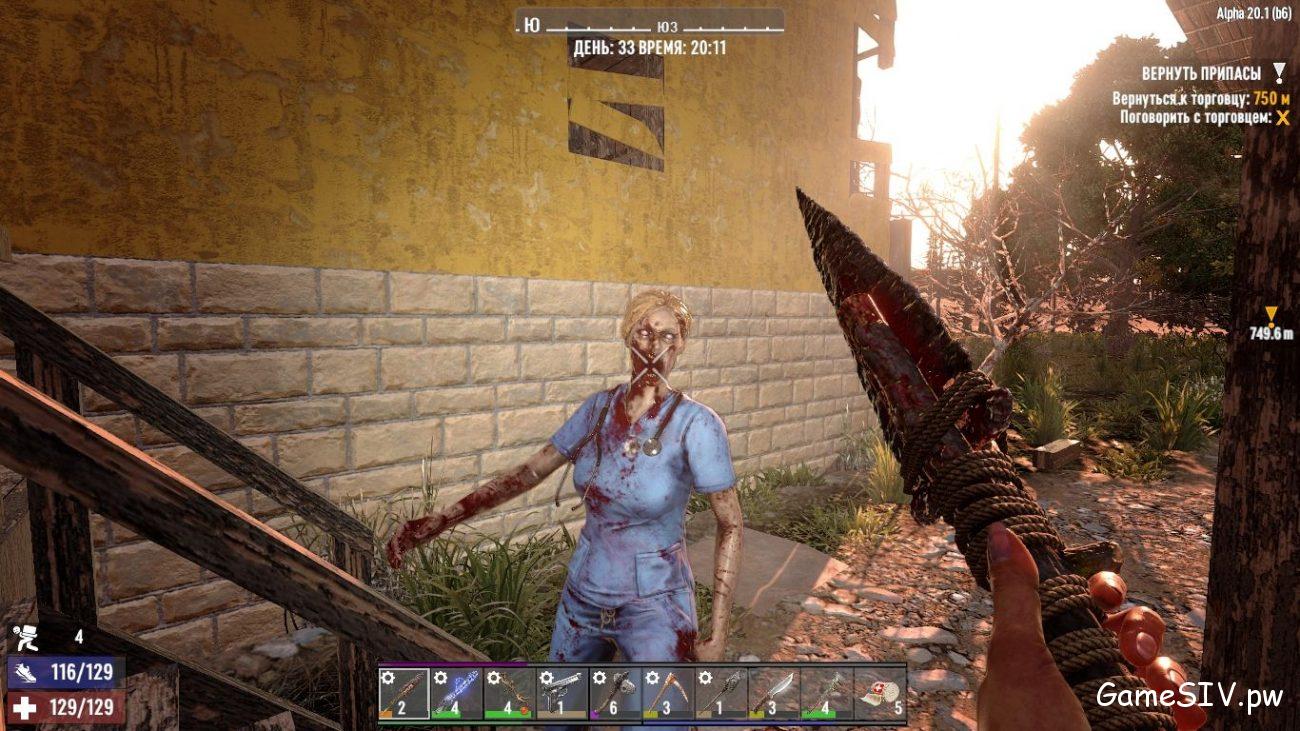Select the stone axe in hotbar slot five

pyautogui.click(x=616, y=695)
